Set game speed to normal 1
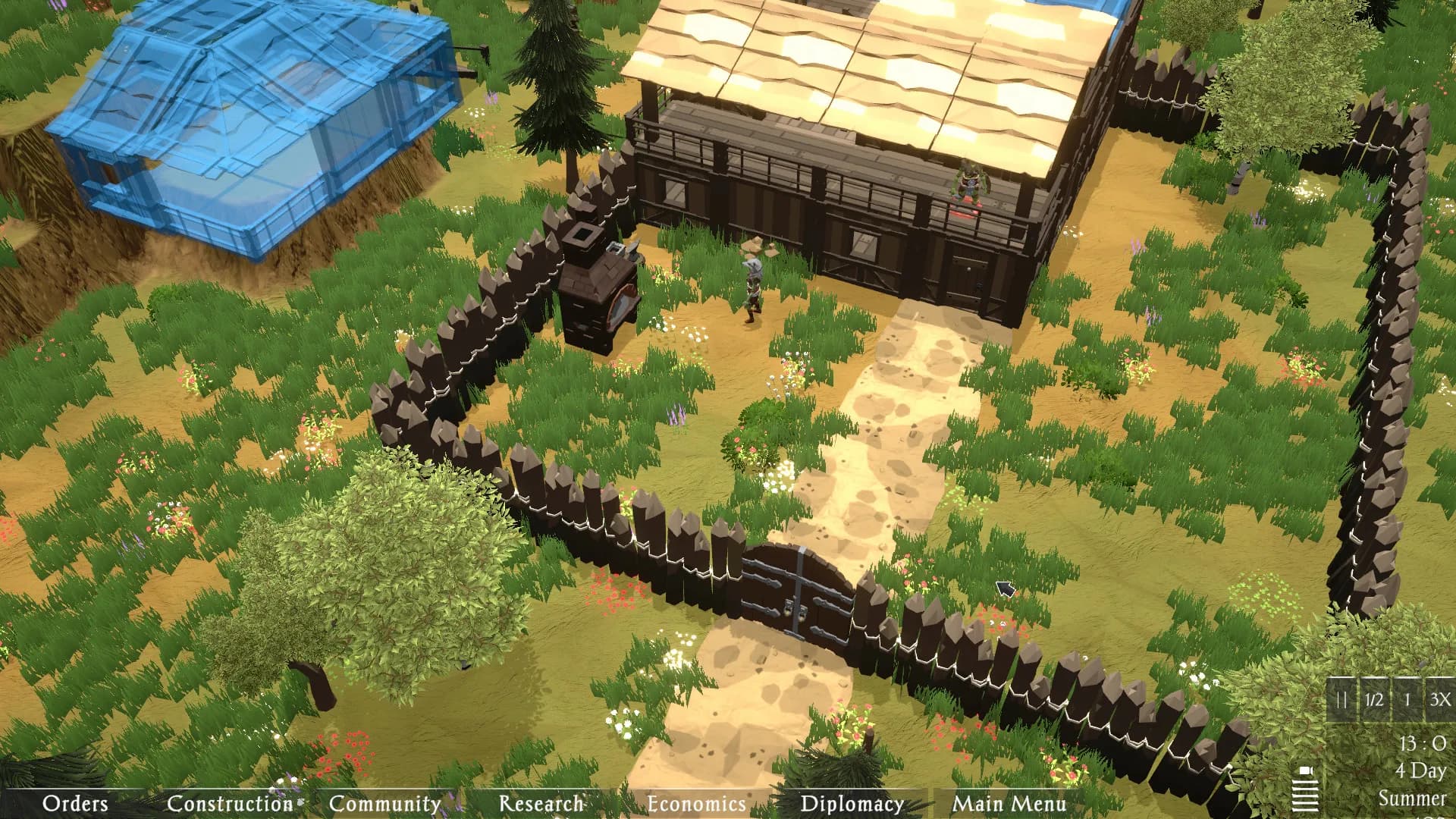 coord(1407,700)
